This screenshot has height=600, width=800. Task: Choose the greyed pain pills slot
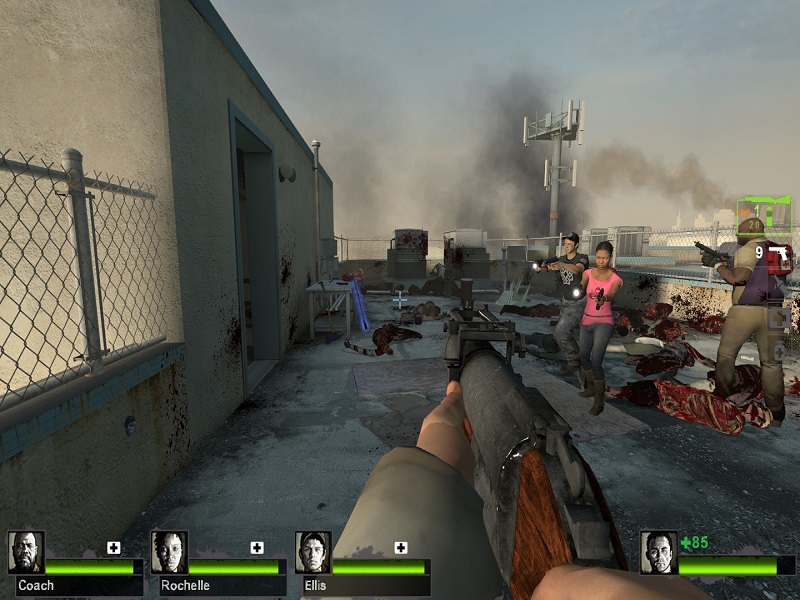pos(779,352)
